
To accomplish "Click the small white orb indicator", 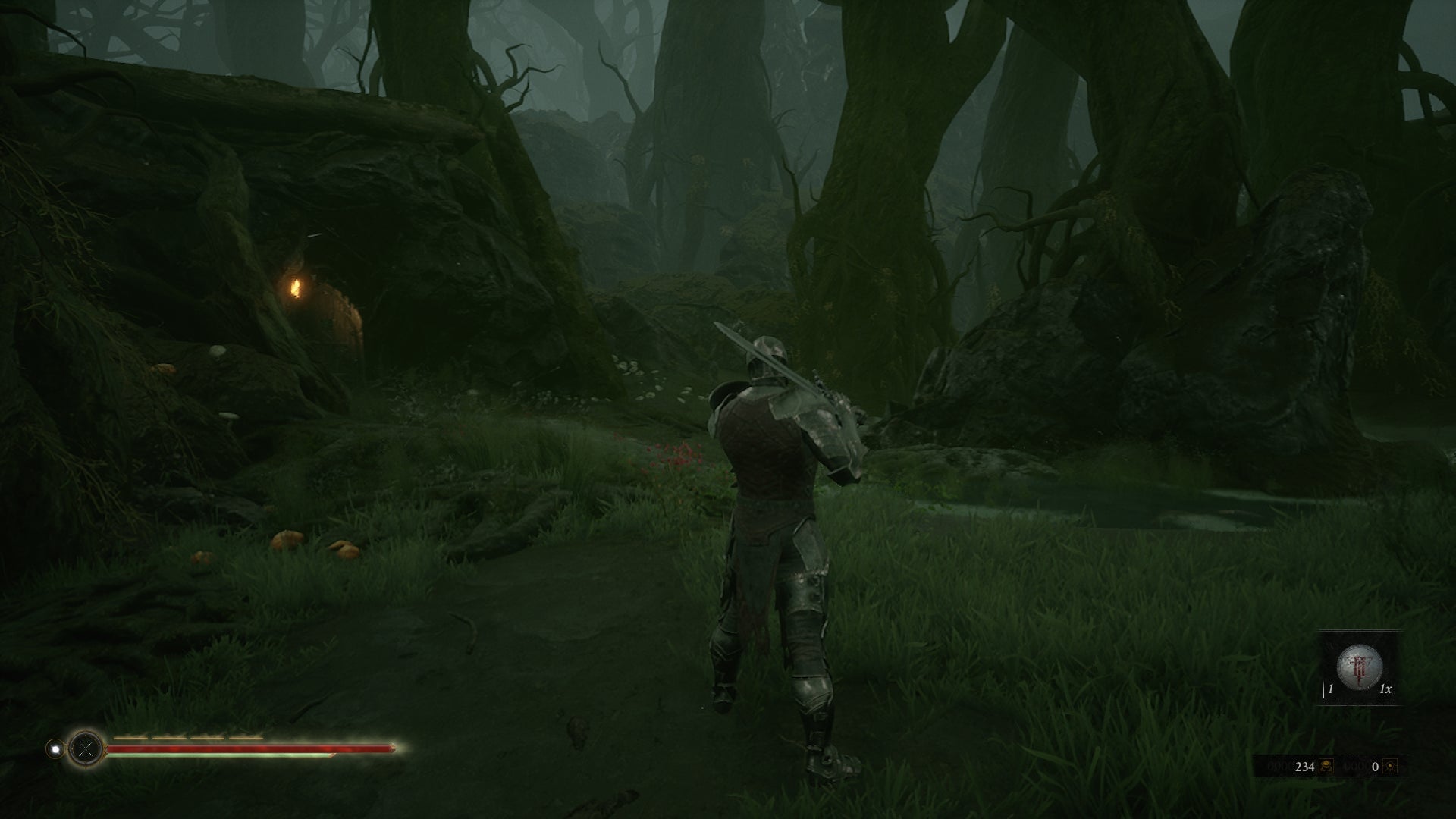I will point(55,748).
